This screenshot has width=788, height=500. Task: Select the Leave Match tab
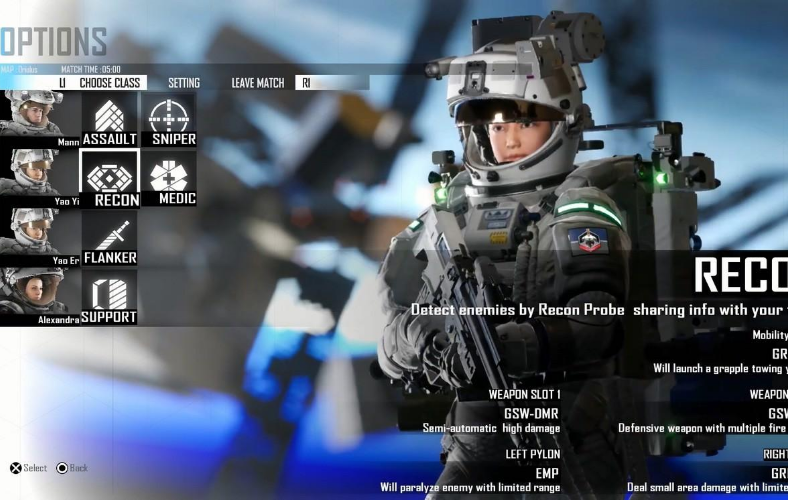[258, 83]
